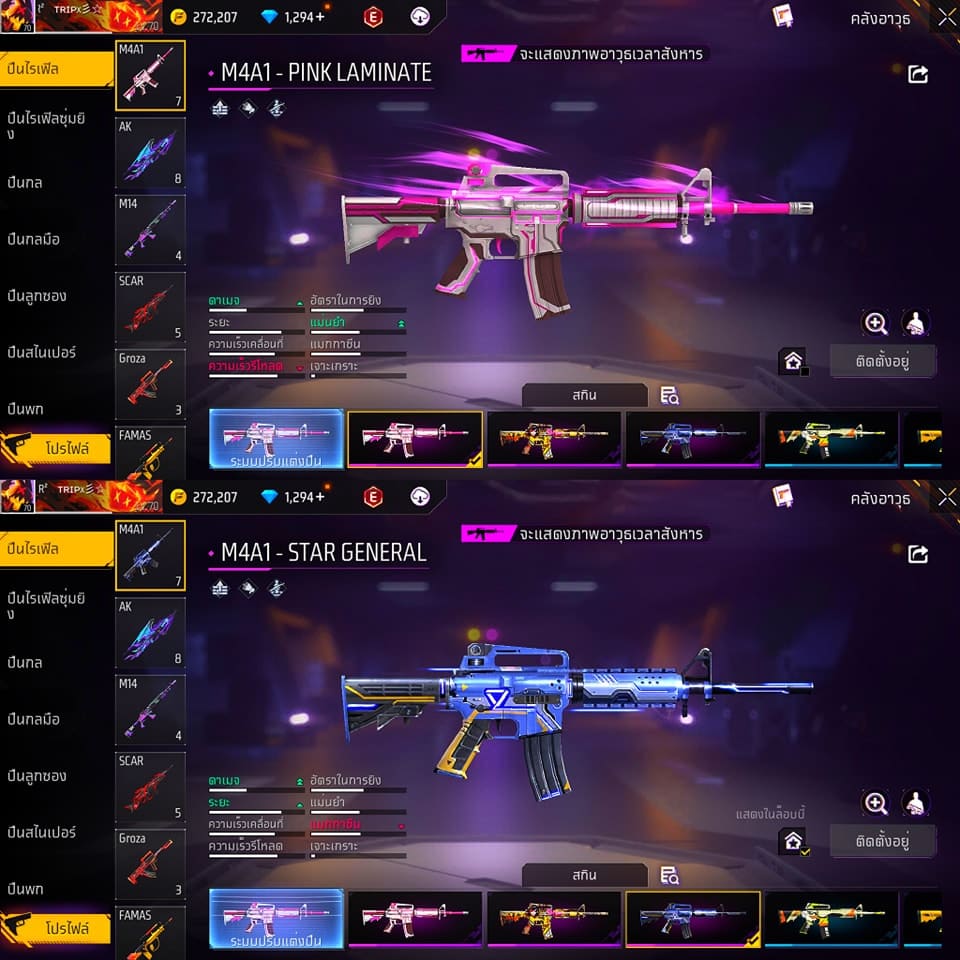This screenshot has width=960, height=960.
Task: Choose the yellow-orange M4A1 skin on Star General screen
Action: (x=554, y=918)
